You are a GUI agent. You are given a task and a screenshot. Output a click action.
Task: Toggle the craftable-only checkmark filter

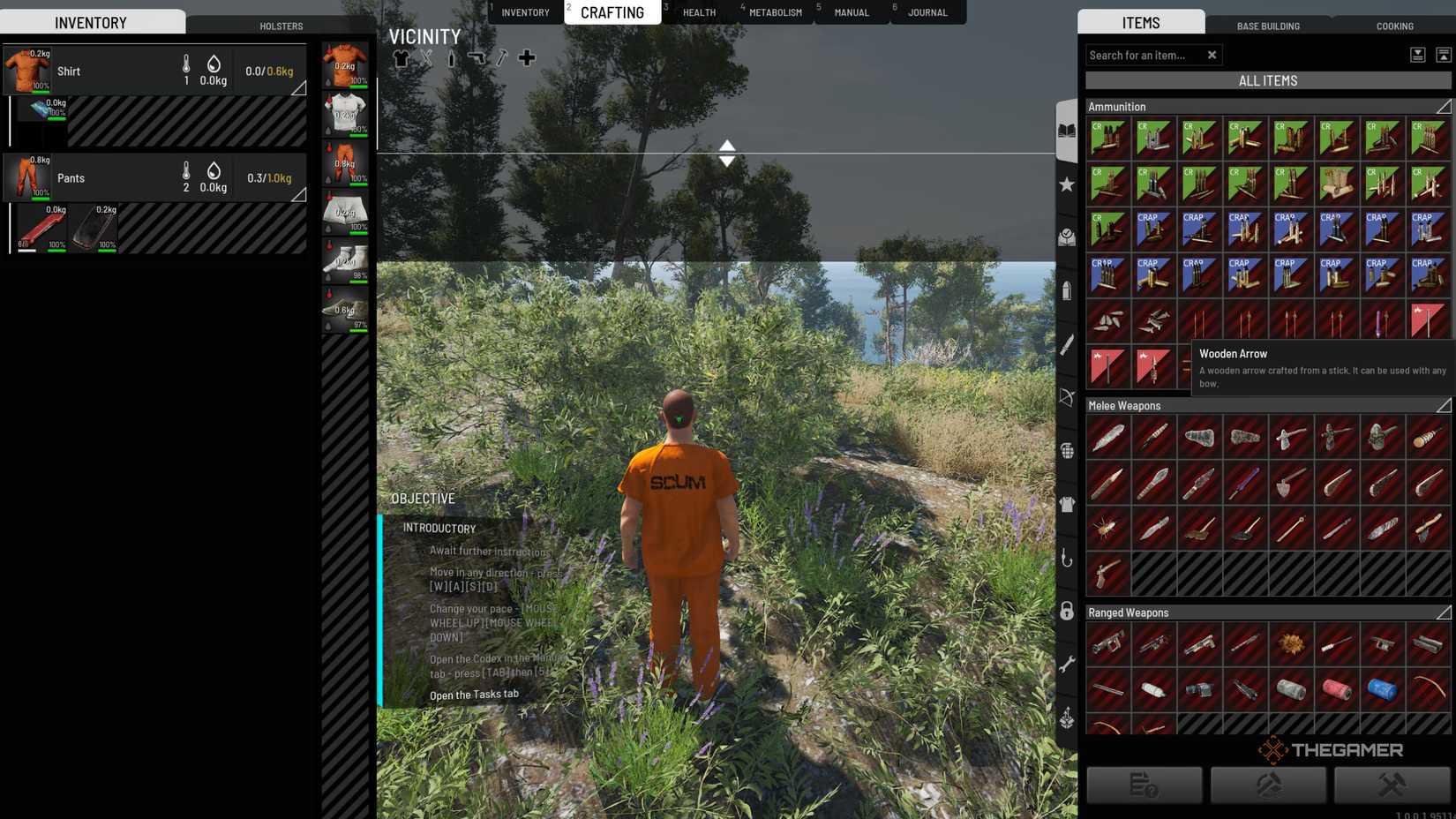1067,237
